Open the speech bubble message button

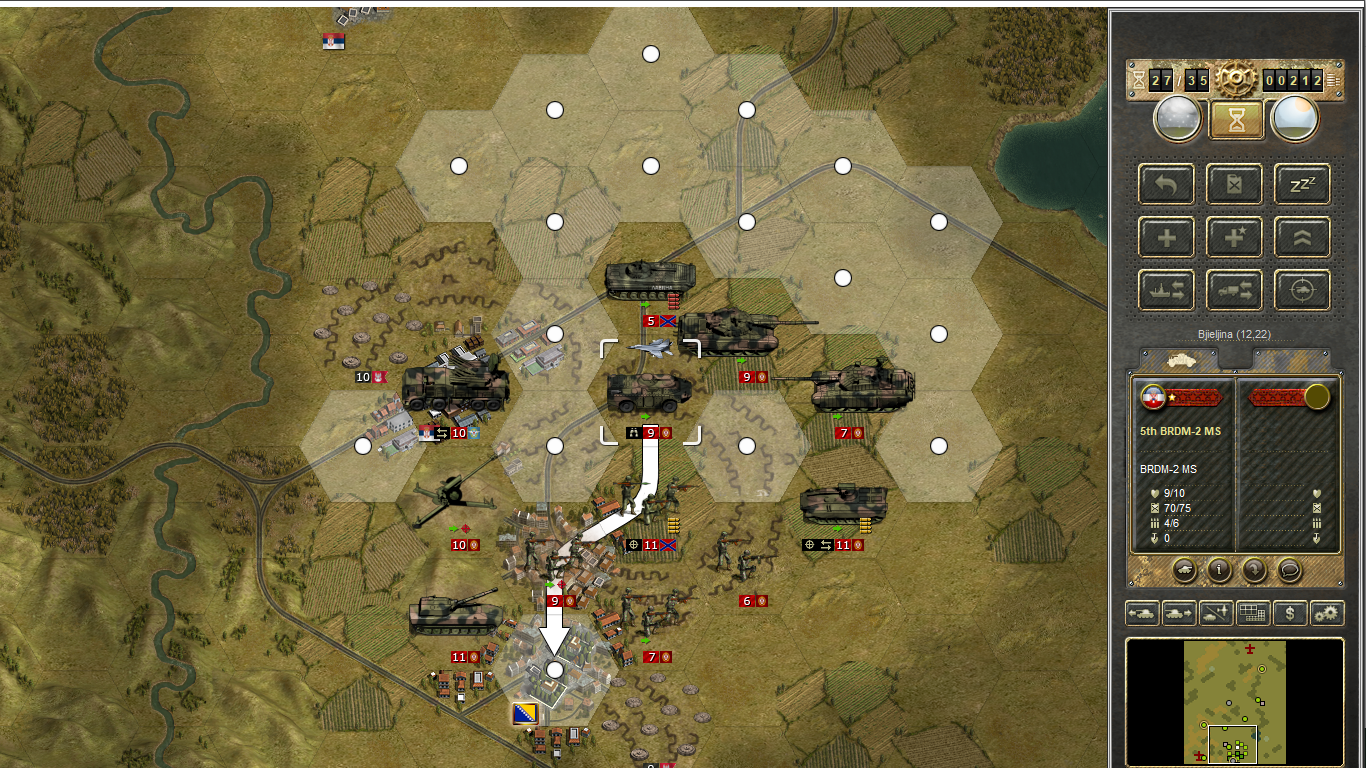click(x=1290, y=570)
